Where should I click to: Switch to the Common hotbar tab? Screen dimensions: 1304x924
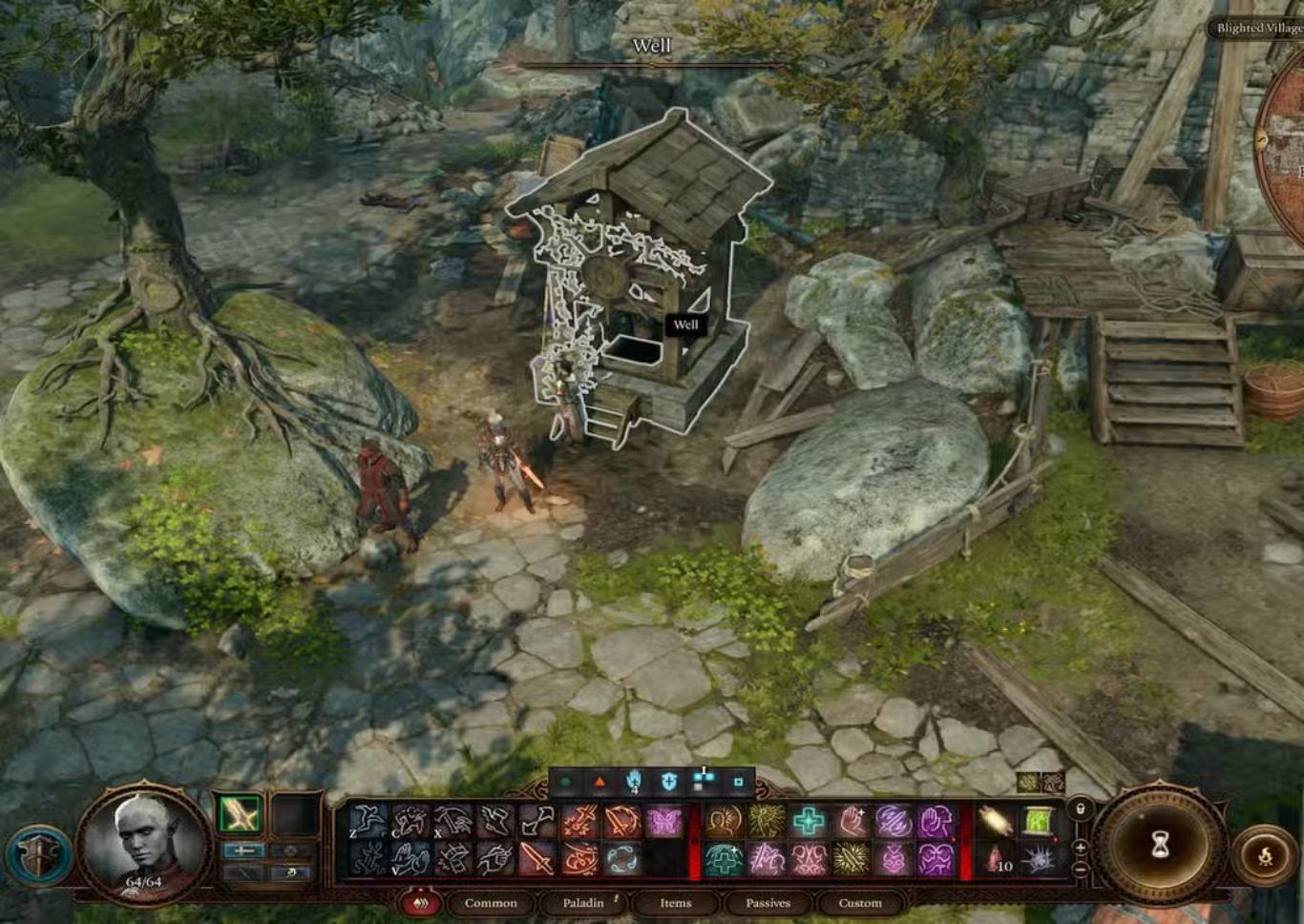click(x=490, y=903)
